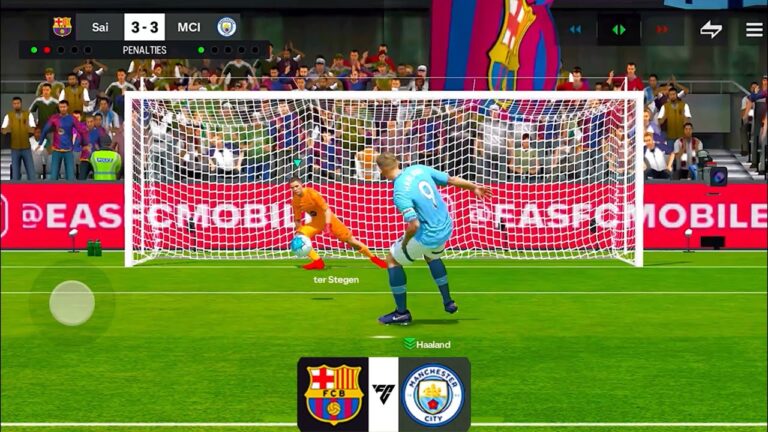Viewport: 768px width, 432px height.
Task: Choose the green balanced tactic button
Action: [x=619, y=29]
